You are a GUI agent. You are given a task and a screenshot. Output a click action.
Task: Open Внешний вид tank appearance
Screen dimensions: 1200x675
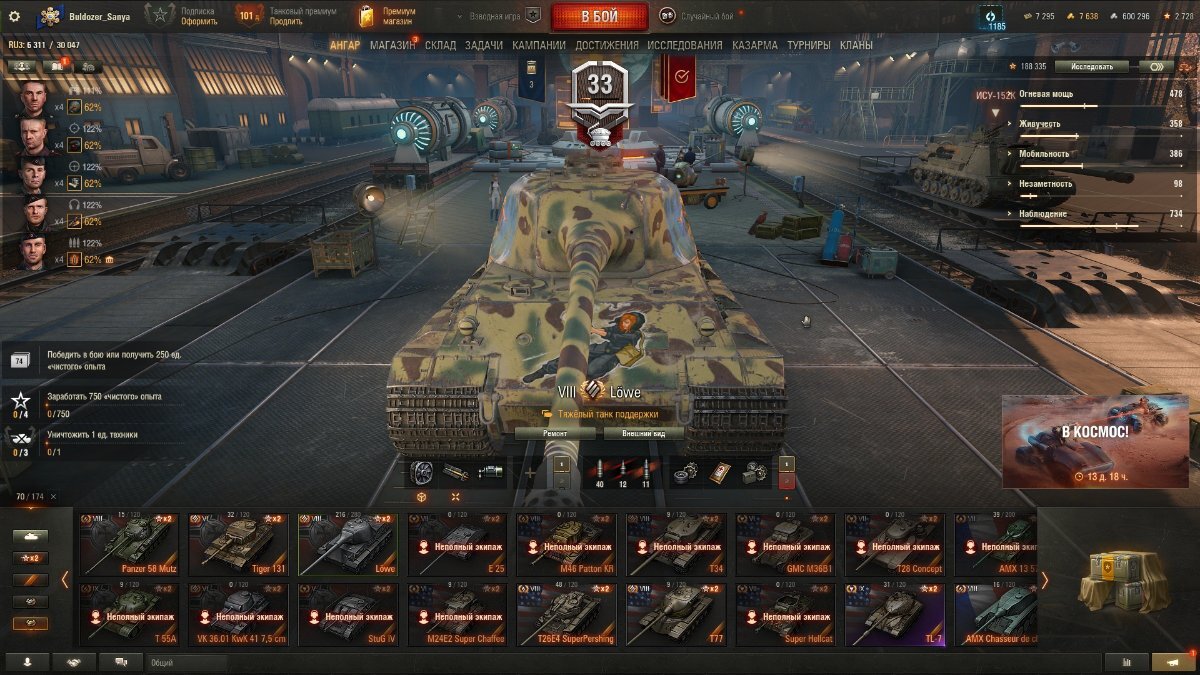tap(642, 434)
